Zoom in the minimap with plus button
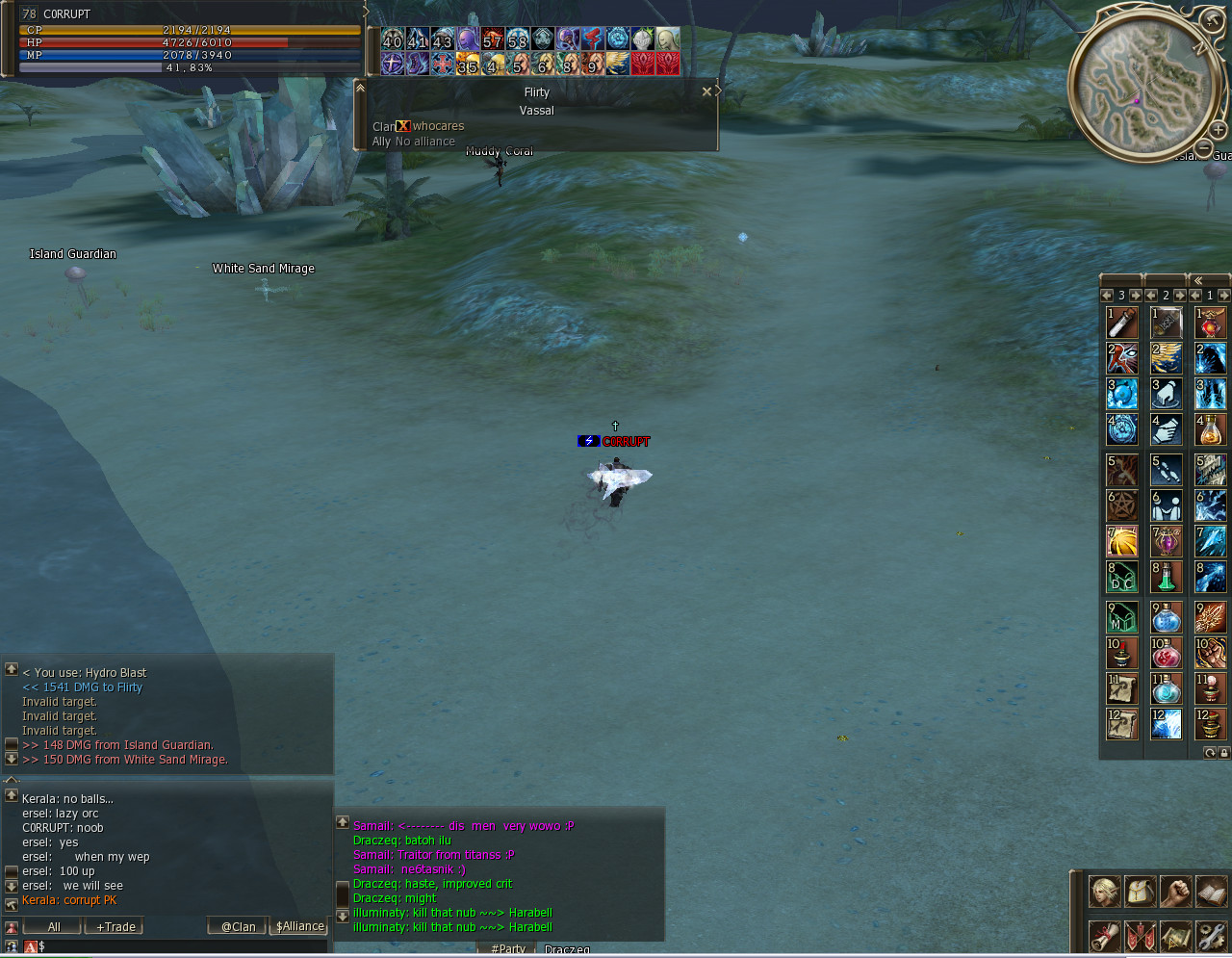The width and height of the screenshot is (1232, 958). click(x=1218, y=130)
